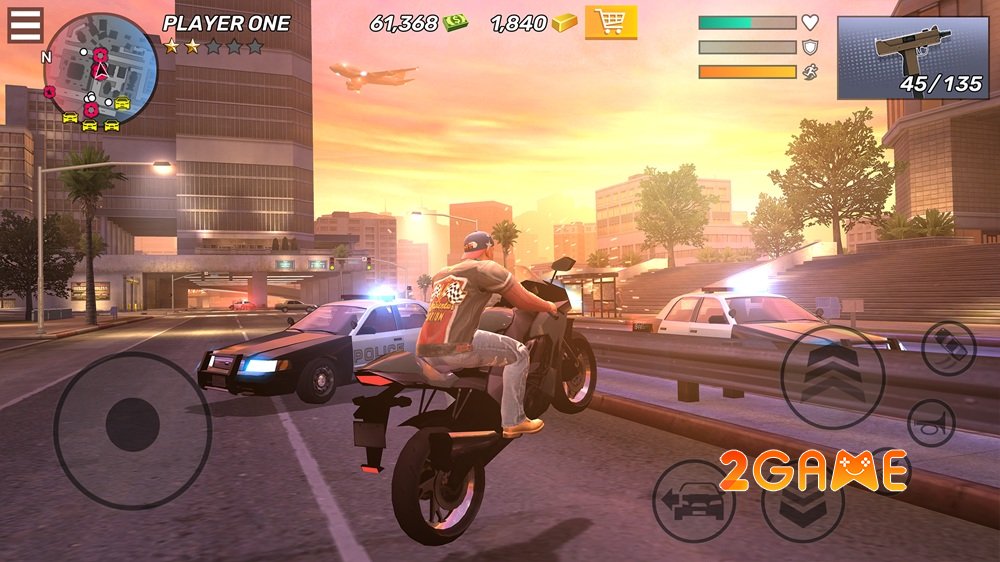
Task: Open the hamburger menu
Action: (25, 25)
